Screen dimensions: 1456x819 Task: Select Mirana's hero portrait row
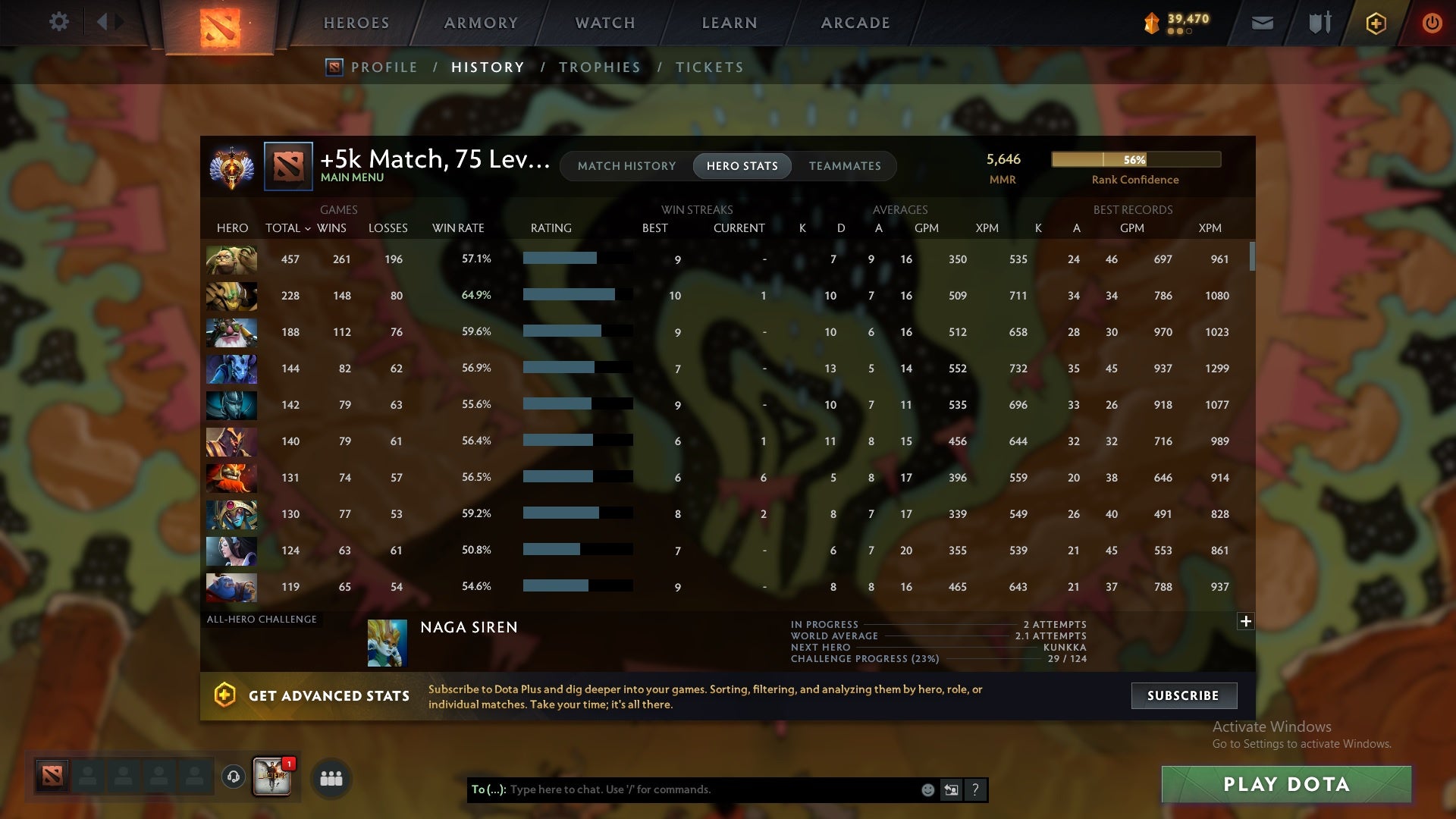[x=231, y=551]
